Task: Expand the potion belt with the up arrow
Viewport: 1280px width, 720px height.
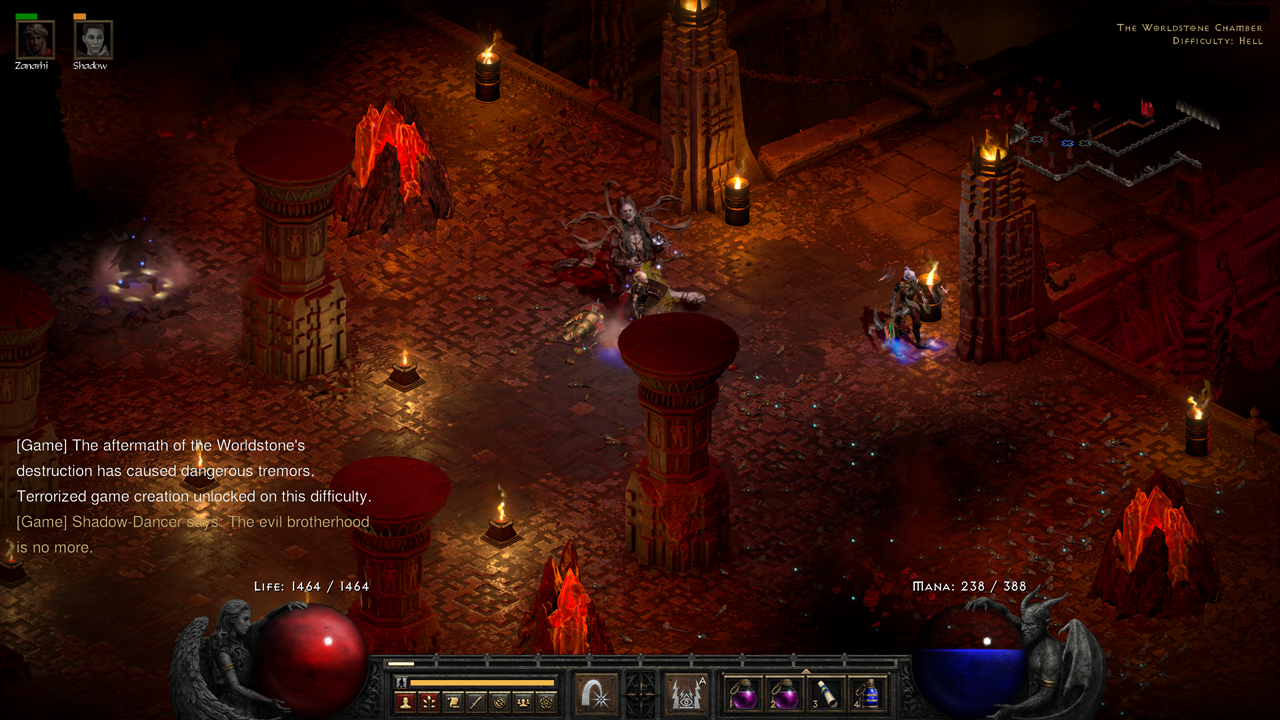Action: [806, 672]
